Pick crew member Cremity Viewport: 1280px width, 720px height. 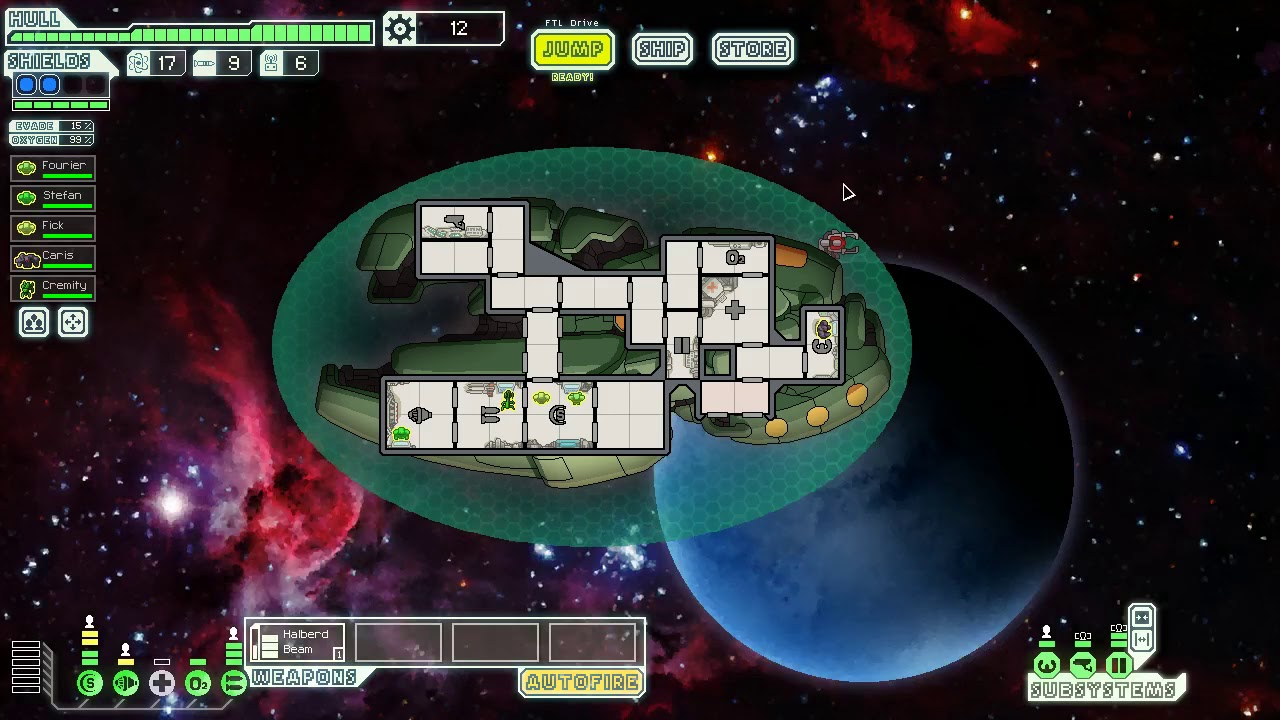coord(53,288)
